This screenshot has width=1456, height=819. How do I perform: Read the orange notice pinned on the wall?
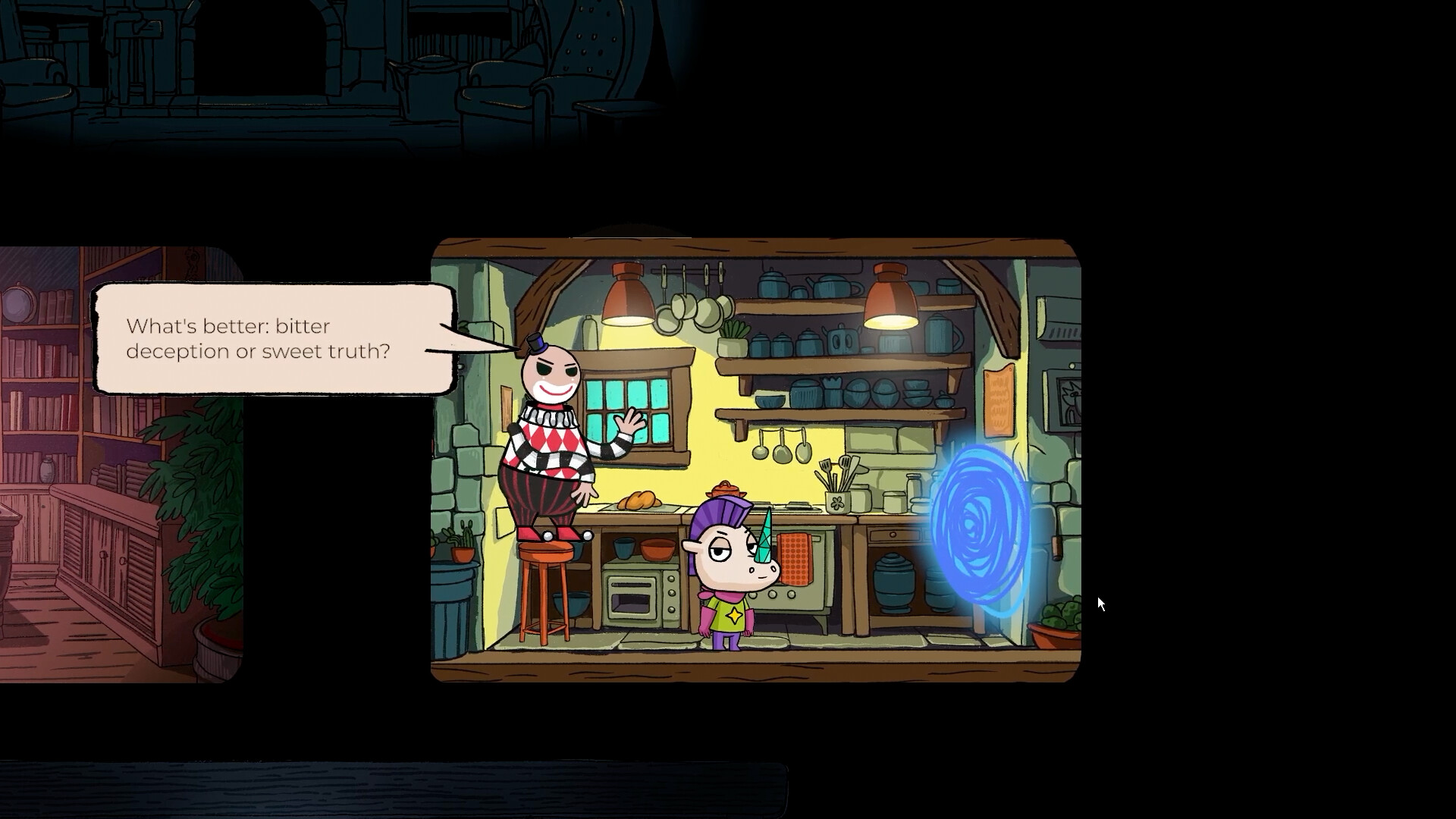999,402
